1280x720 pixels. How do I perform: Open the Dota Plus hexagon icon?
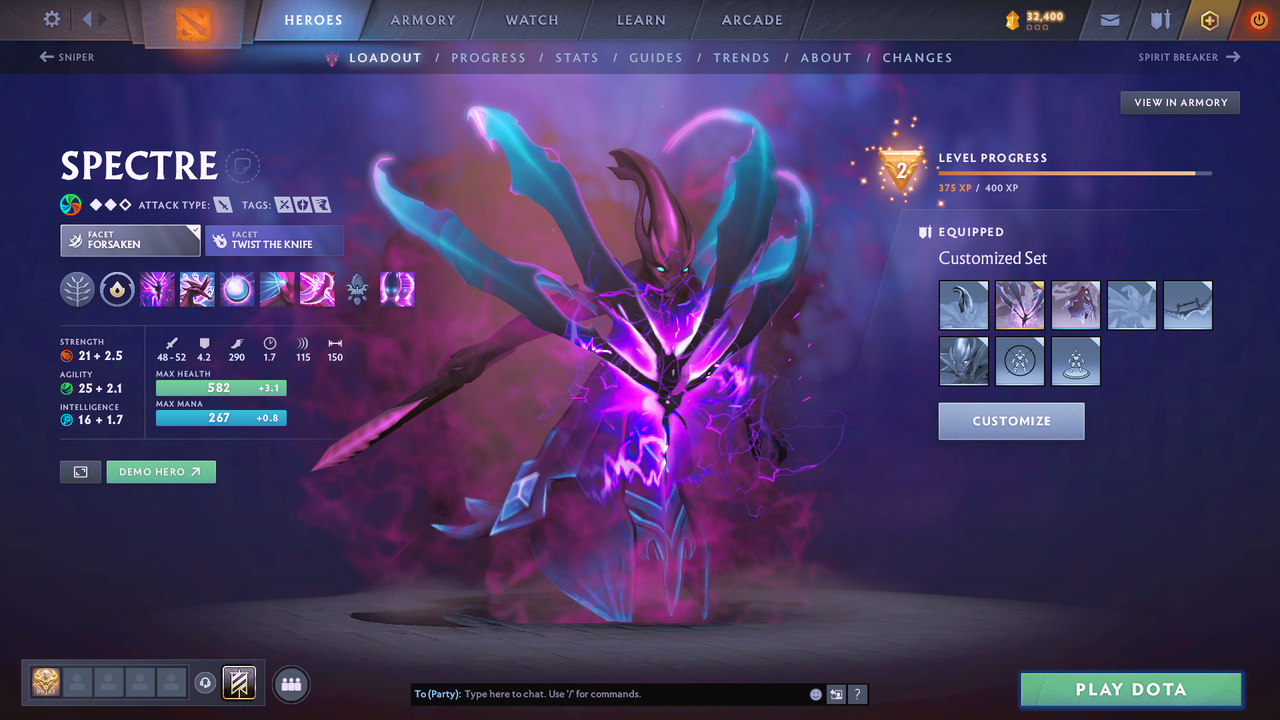pos(1209,20)
